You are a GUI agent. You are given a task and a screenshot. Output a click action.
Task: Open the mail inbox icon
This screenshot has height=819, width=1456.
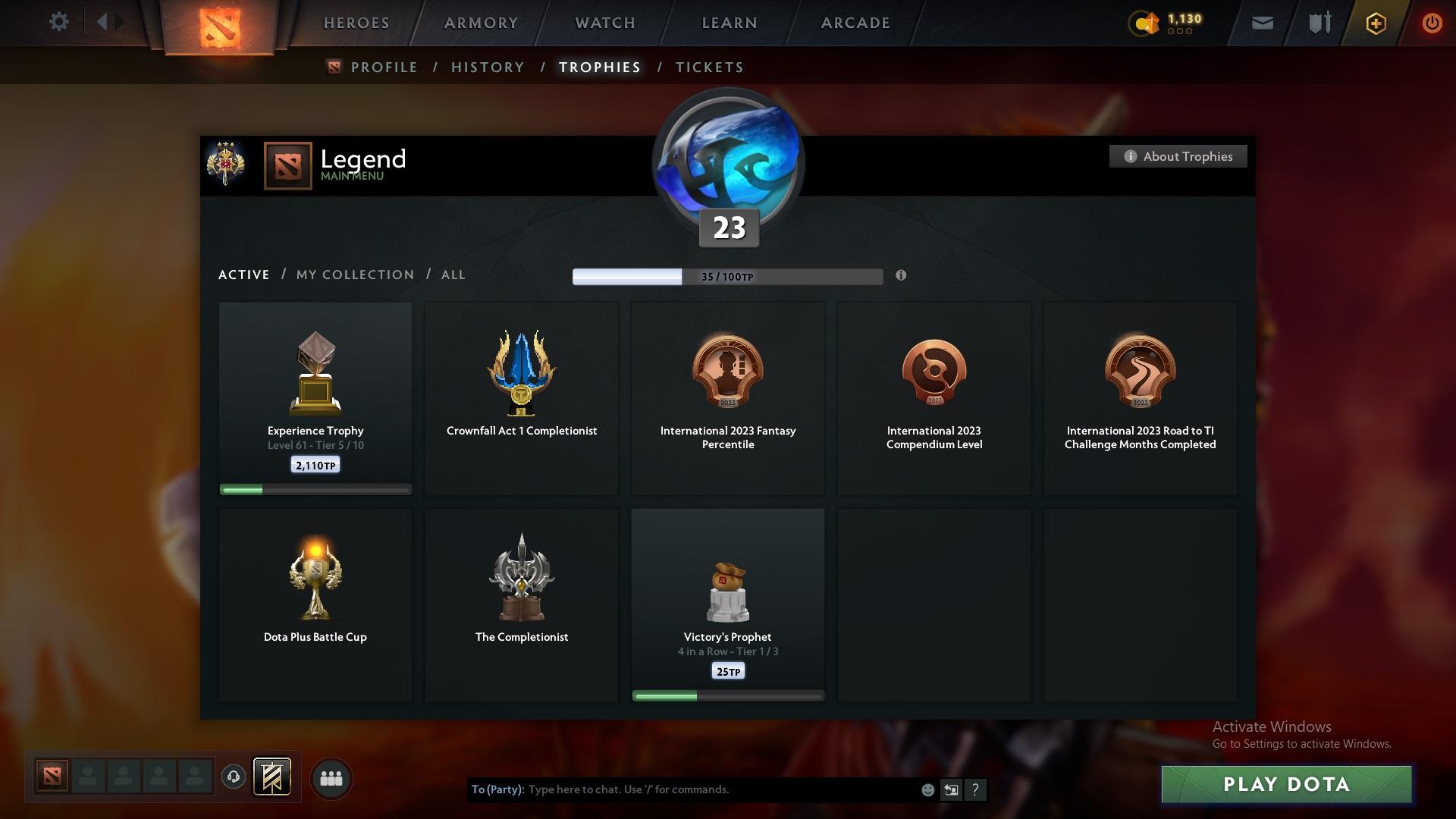click(1261, 22)
